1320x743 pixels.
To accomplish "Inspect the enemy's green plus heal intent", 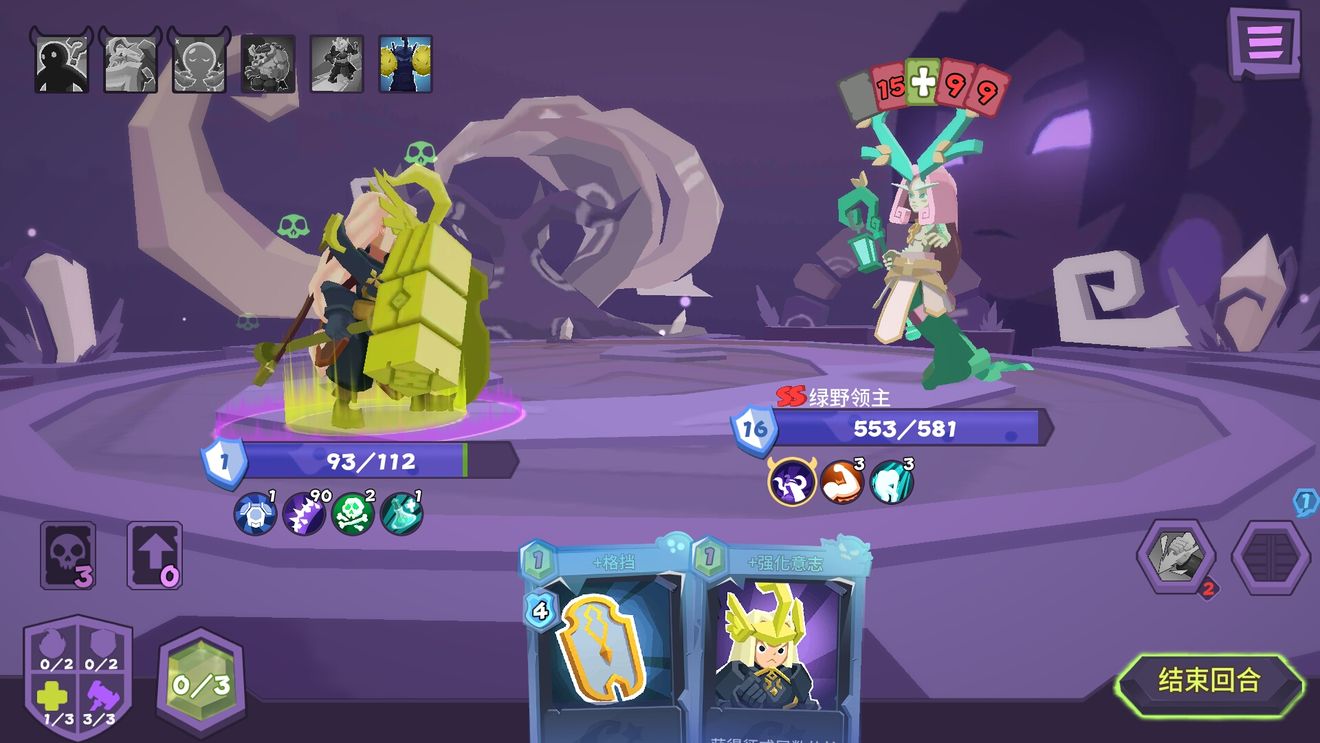I will 922,84.
